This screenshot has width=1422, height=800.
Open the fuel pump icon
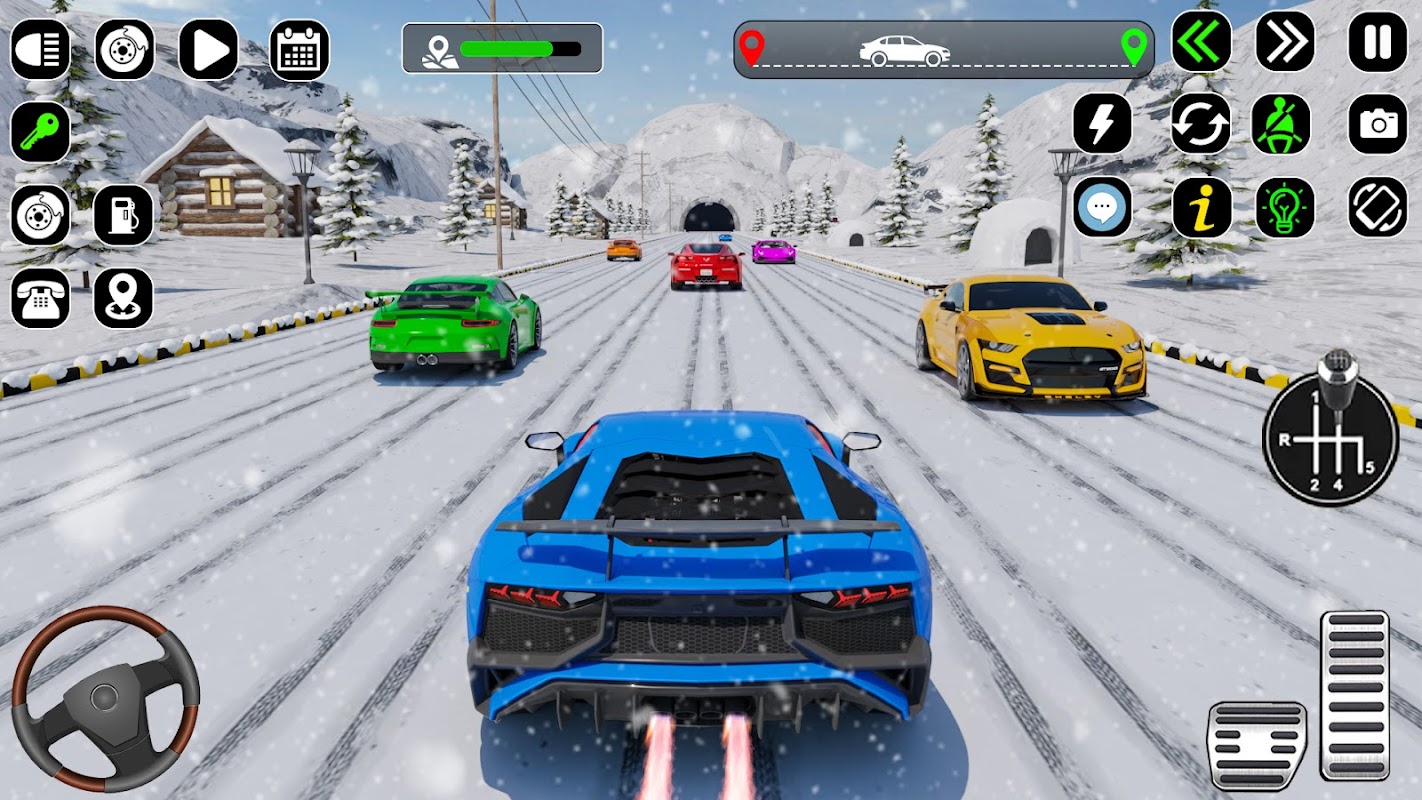(x=124, y=215)
